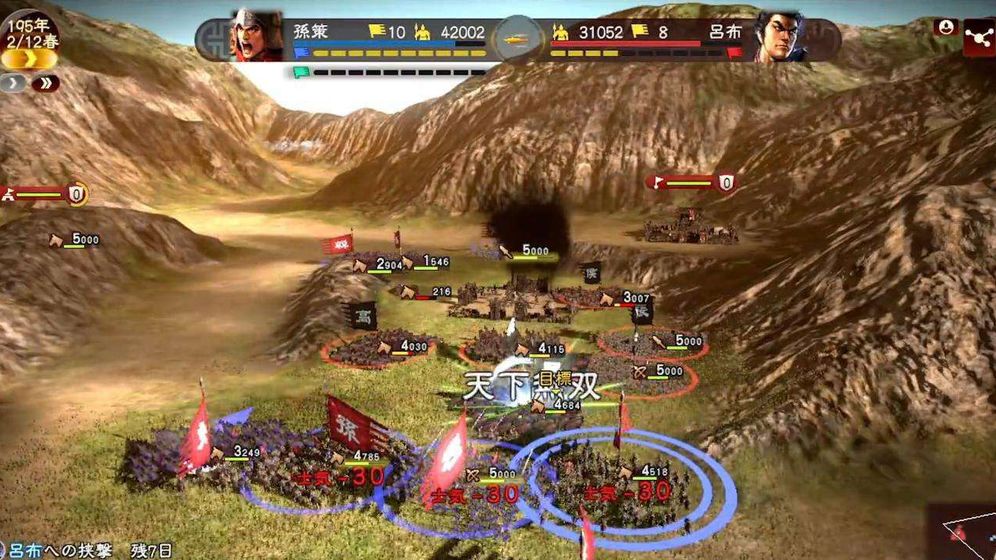996x560 pixels.
Task: Choose the dark red double-arrow speed button
Action: click(44, 84)
